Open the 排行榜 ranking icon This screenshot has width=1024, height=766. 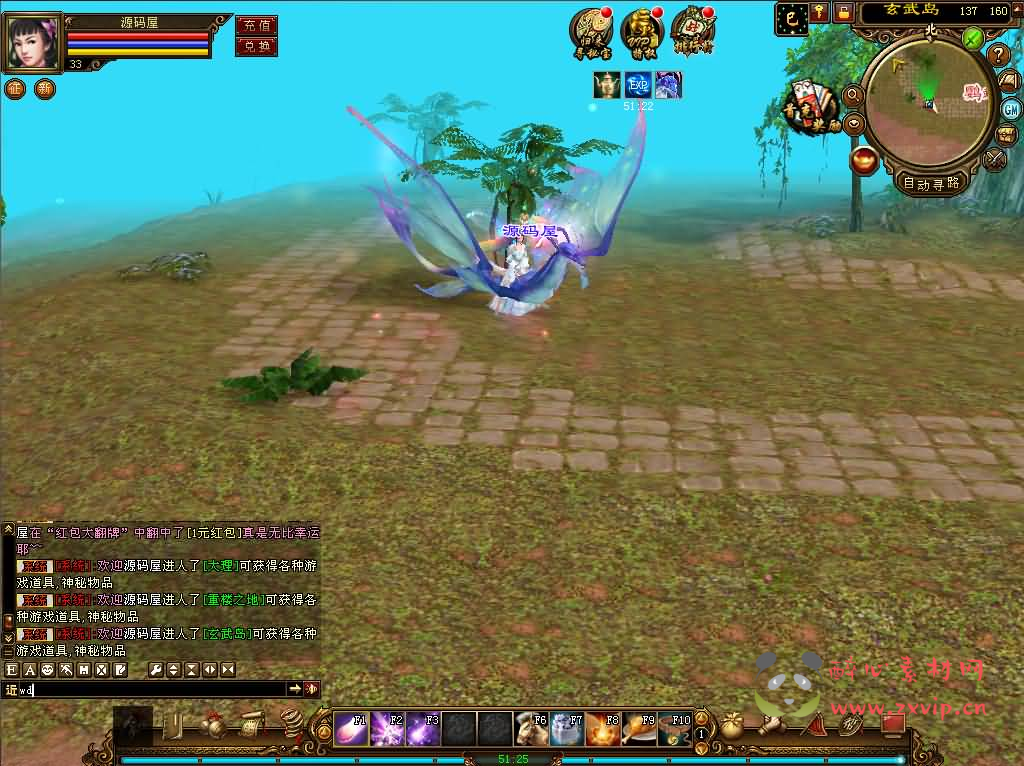tap(692, 33)
